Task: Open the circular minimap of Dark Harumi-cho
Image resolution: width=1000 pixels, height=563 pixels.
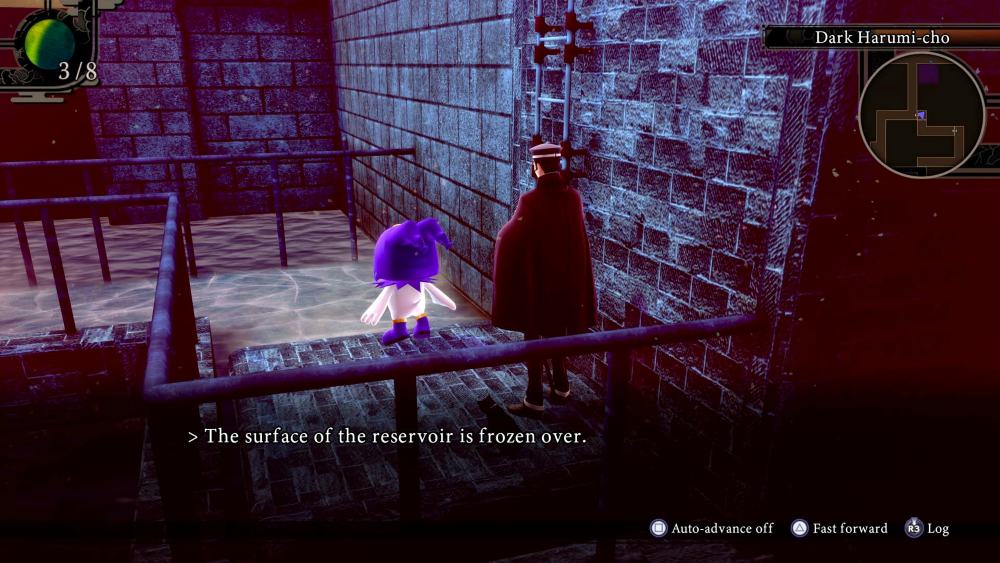Action: click(921, 113)
